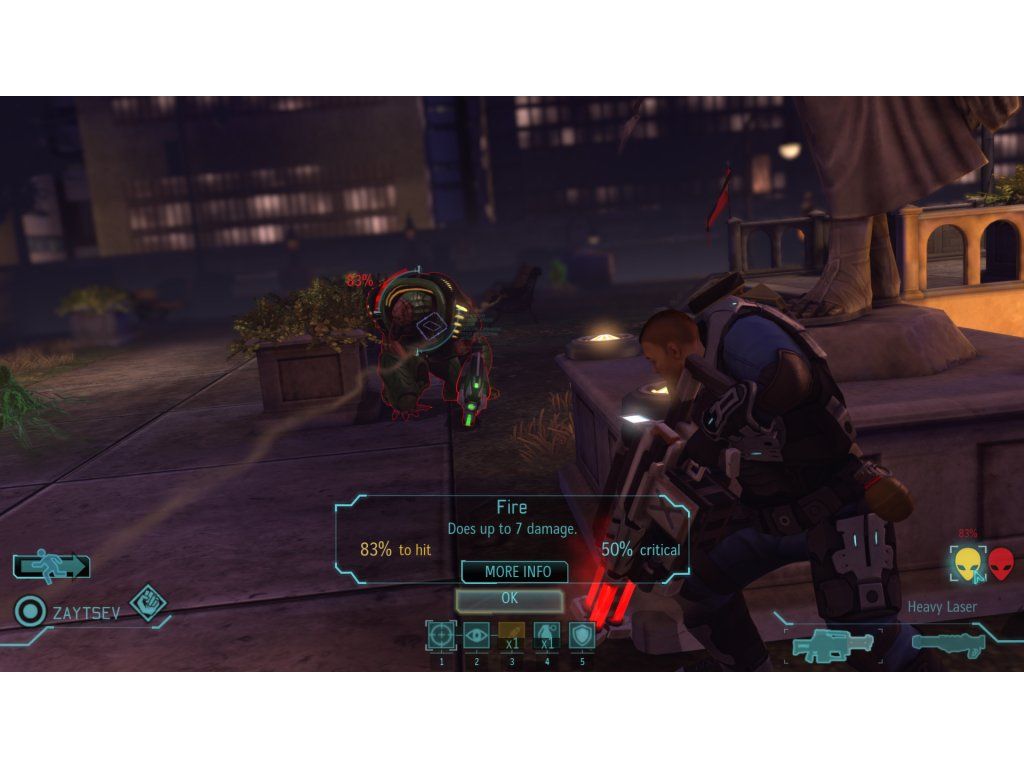Click the running man move button
This screenshot has width=1024, height=768.
pos(51,566)
